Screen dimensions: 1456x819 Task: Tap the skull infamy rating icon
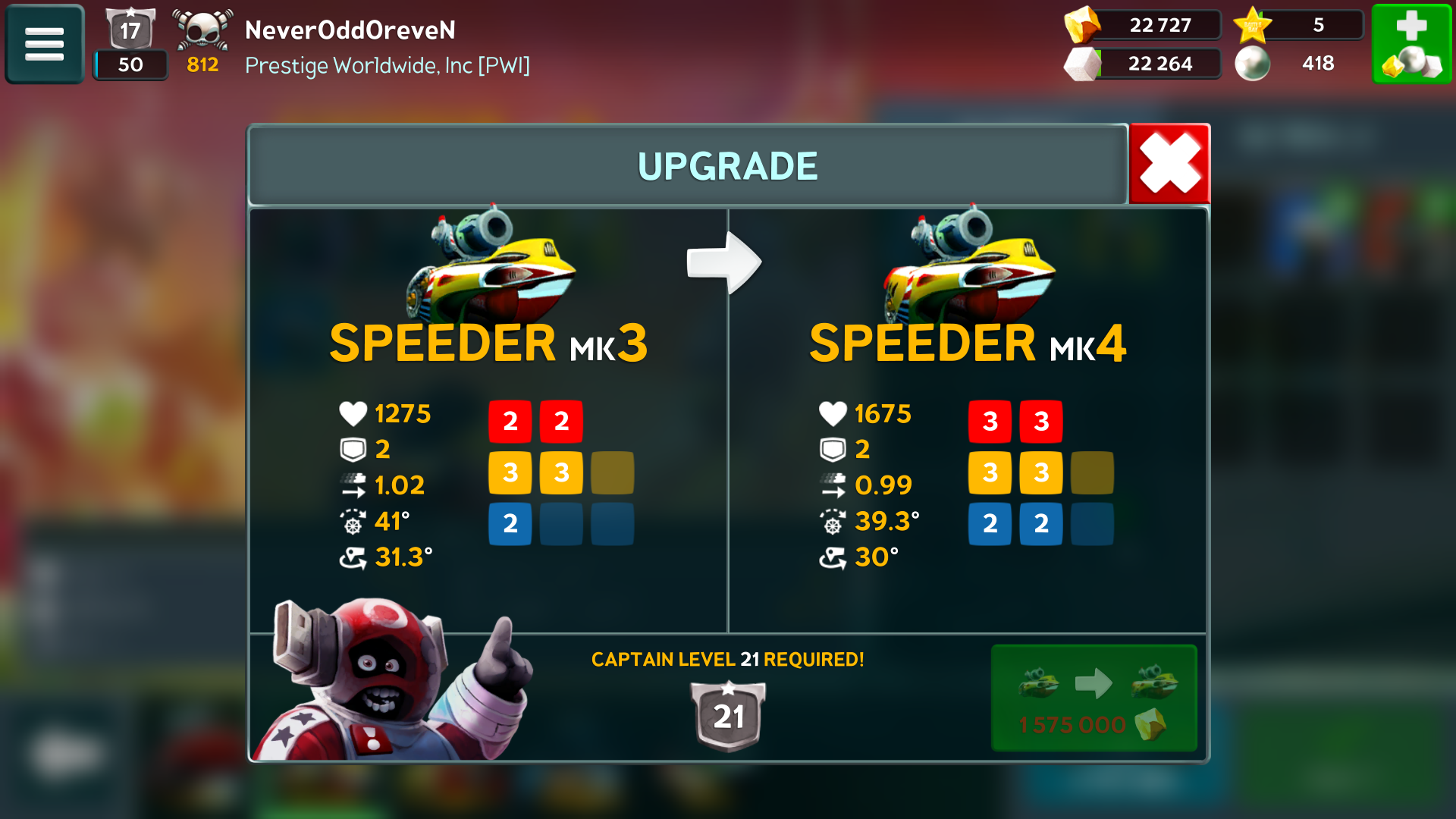(202, 32)
